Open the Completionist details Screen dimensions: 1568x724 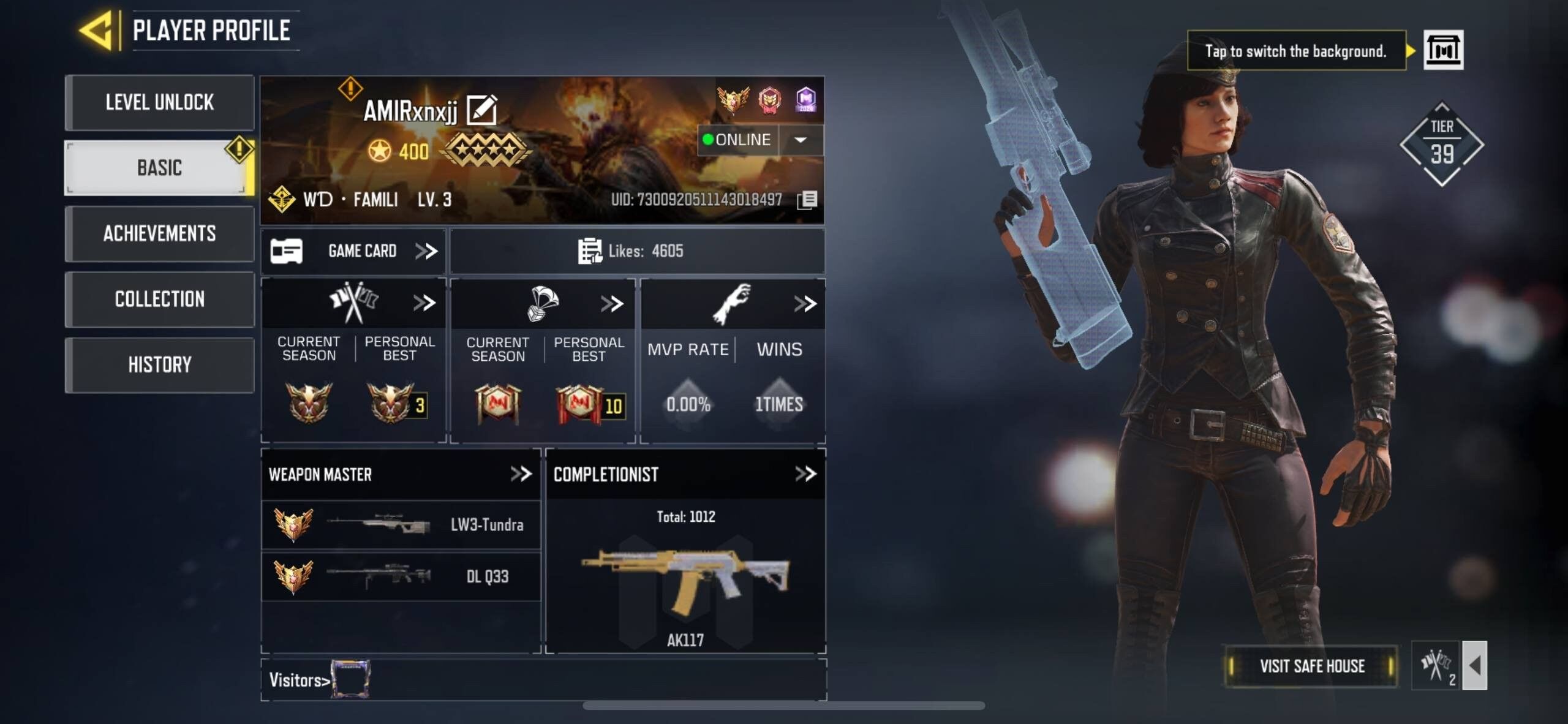(x=805, y=474)
